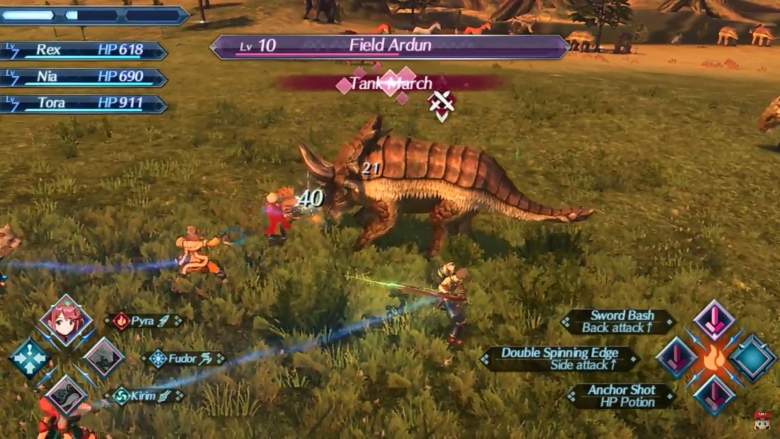Choose the Fudor blade label

(184, 358)
